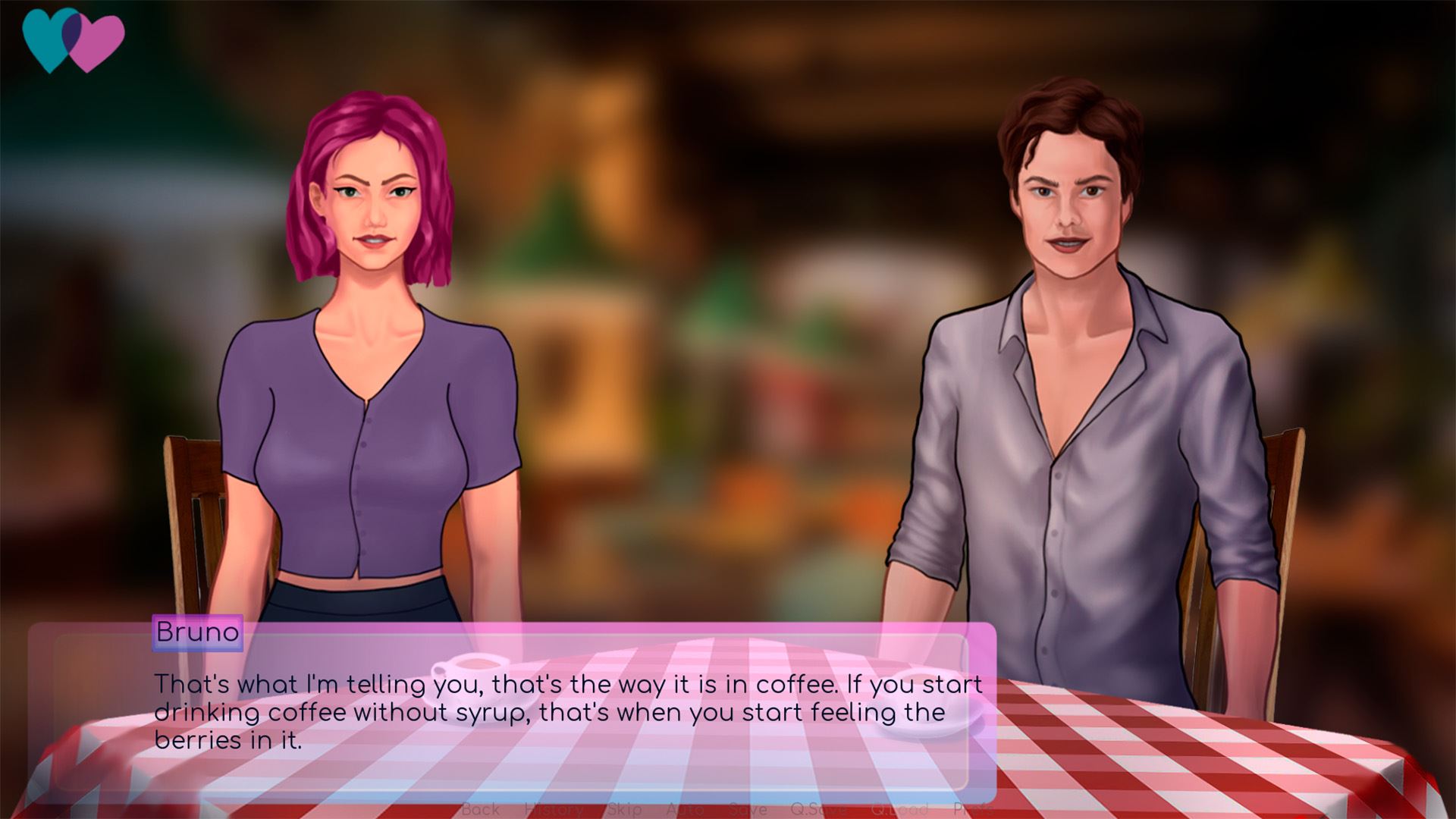The width and height of the screenshot is (1456, 819).
Task: Toggle Auto dialogue advance
Action: coord(685,809)
